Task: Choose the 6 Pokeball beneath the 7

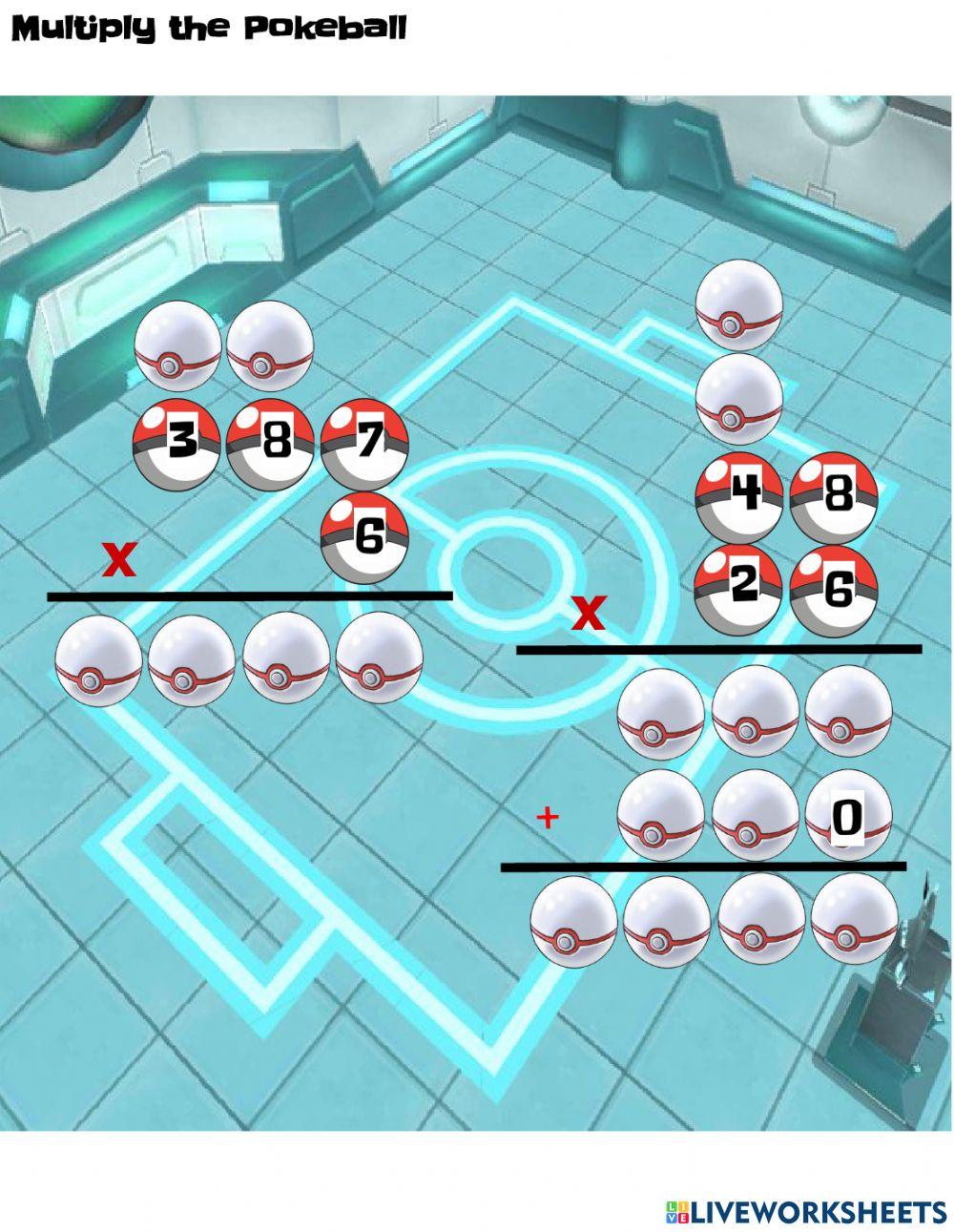Action: pyautogui.click(x=365, y=537)
